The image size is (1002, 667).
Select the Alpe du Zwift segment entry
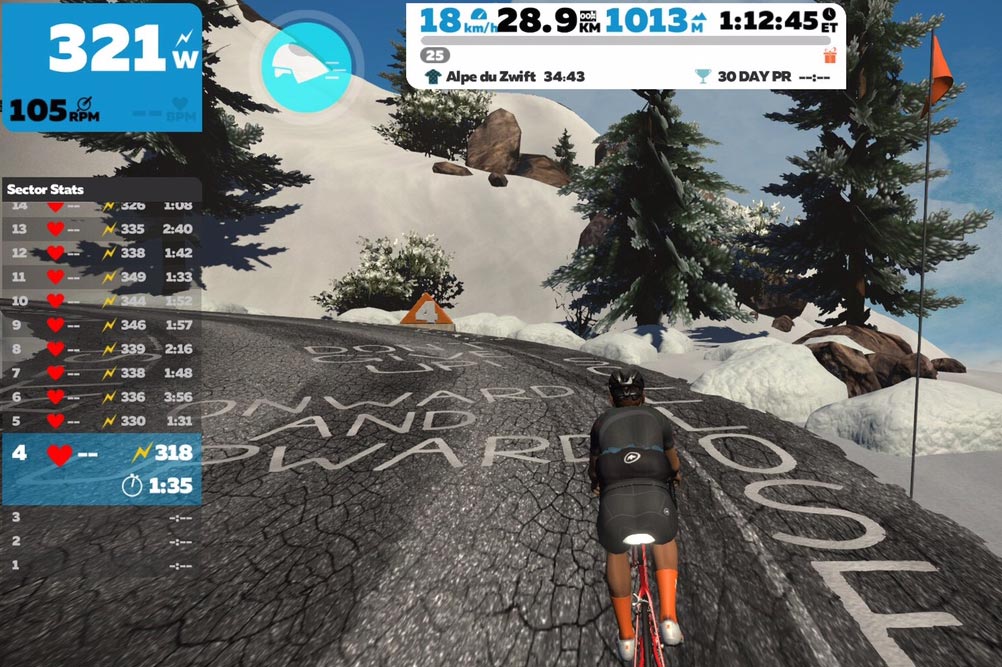pos(505,76)
